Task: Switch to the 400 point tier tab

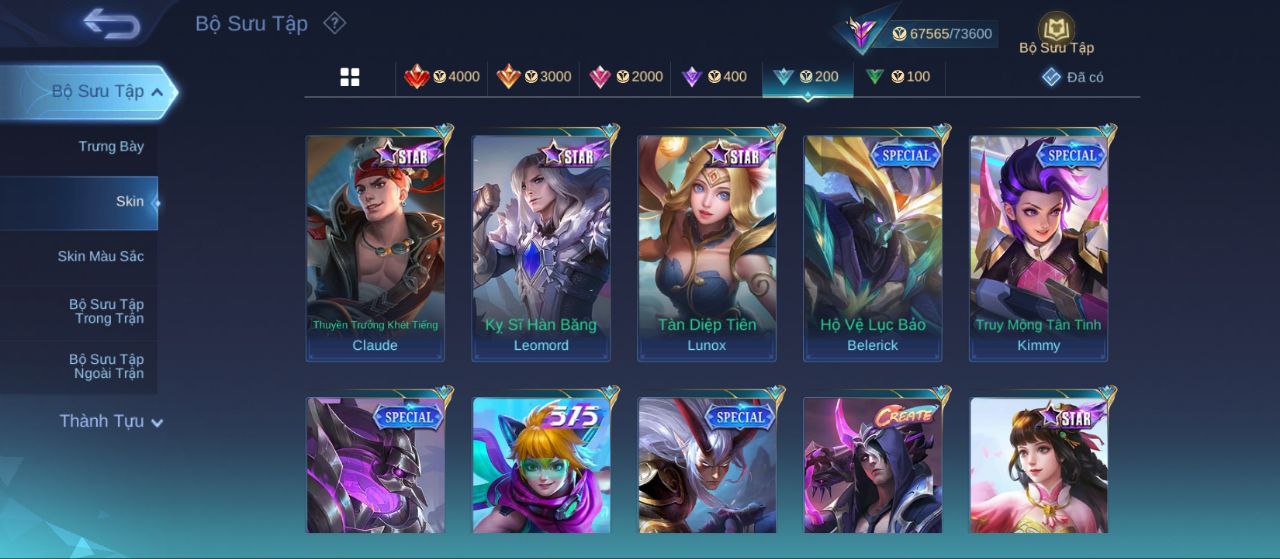Action: pos(714,77)
